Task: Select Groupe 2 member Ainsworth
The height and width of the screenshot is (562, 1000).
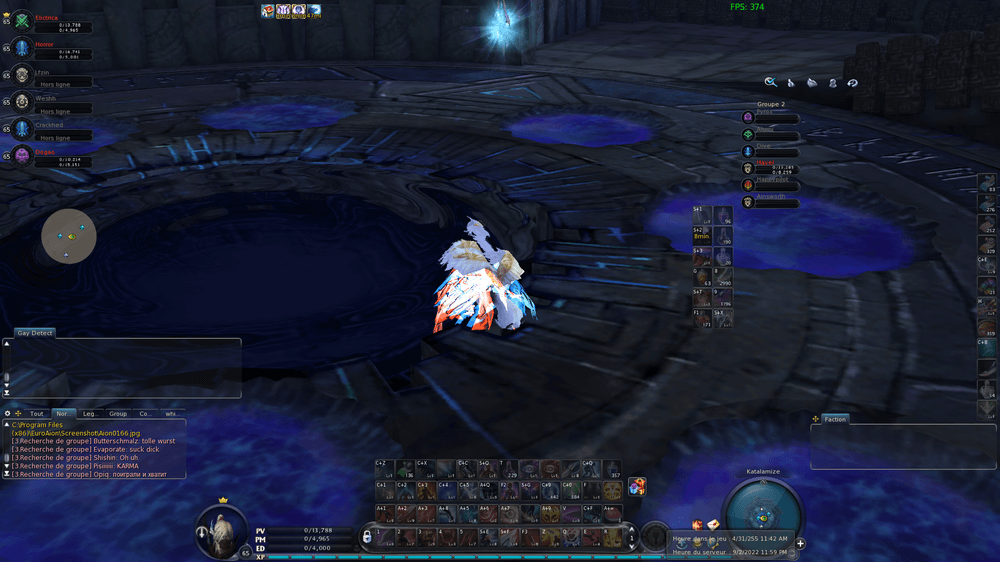Action: pos(772,202)
